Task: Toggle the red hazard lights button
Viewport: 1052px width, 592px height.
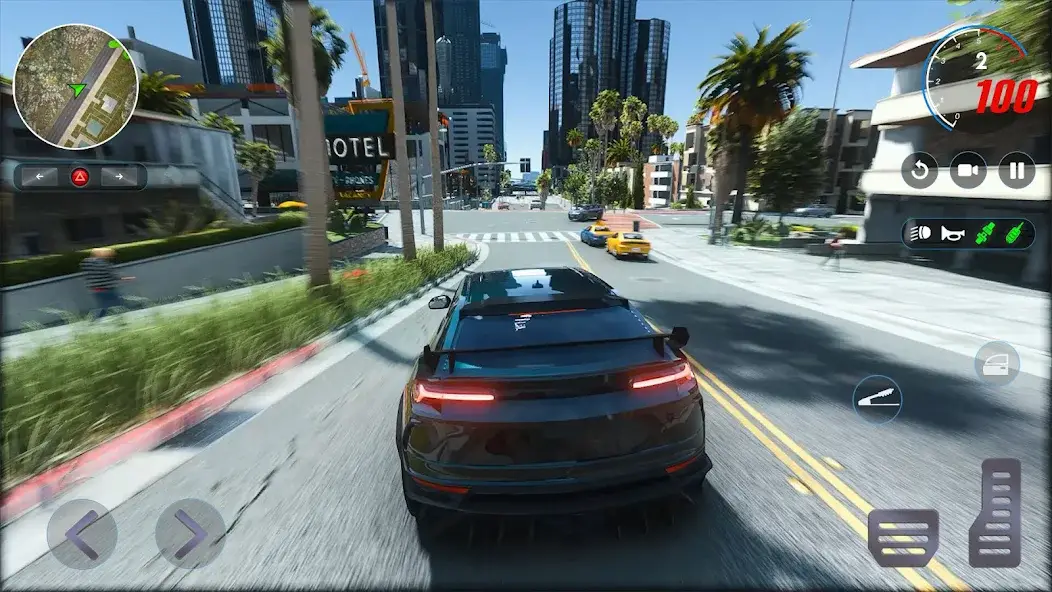Action: [80, 177]
